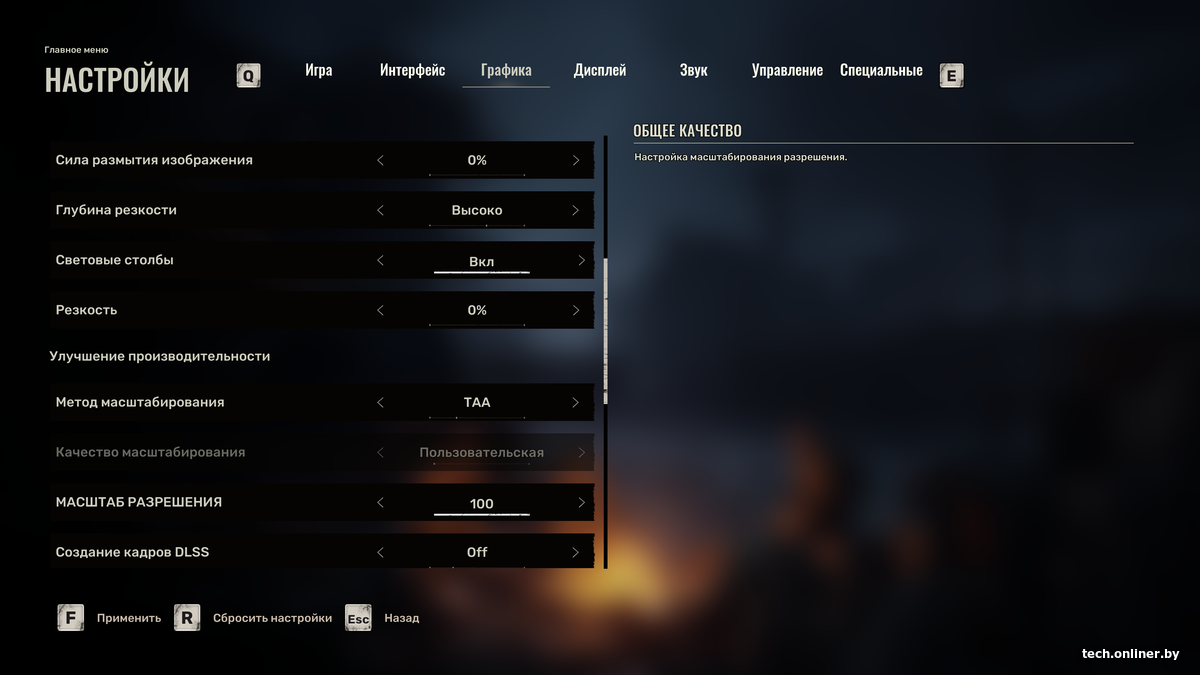Decrease МАСШТАБ РАЗРЕШЕНИЯ with left arrow
Image resolution: width=1200 pixels, height=675 pixels.
click(x=380, y=502)
